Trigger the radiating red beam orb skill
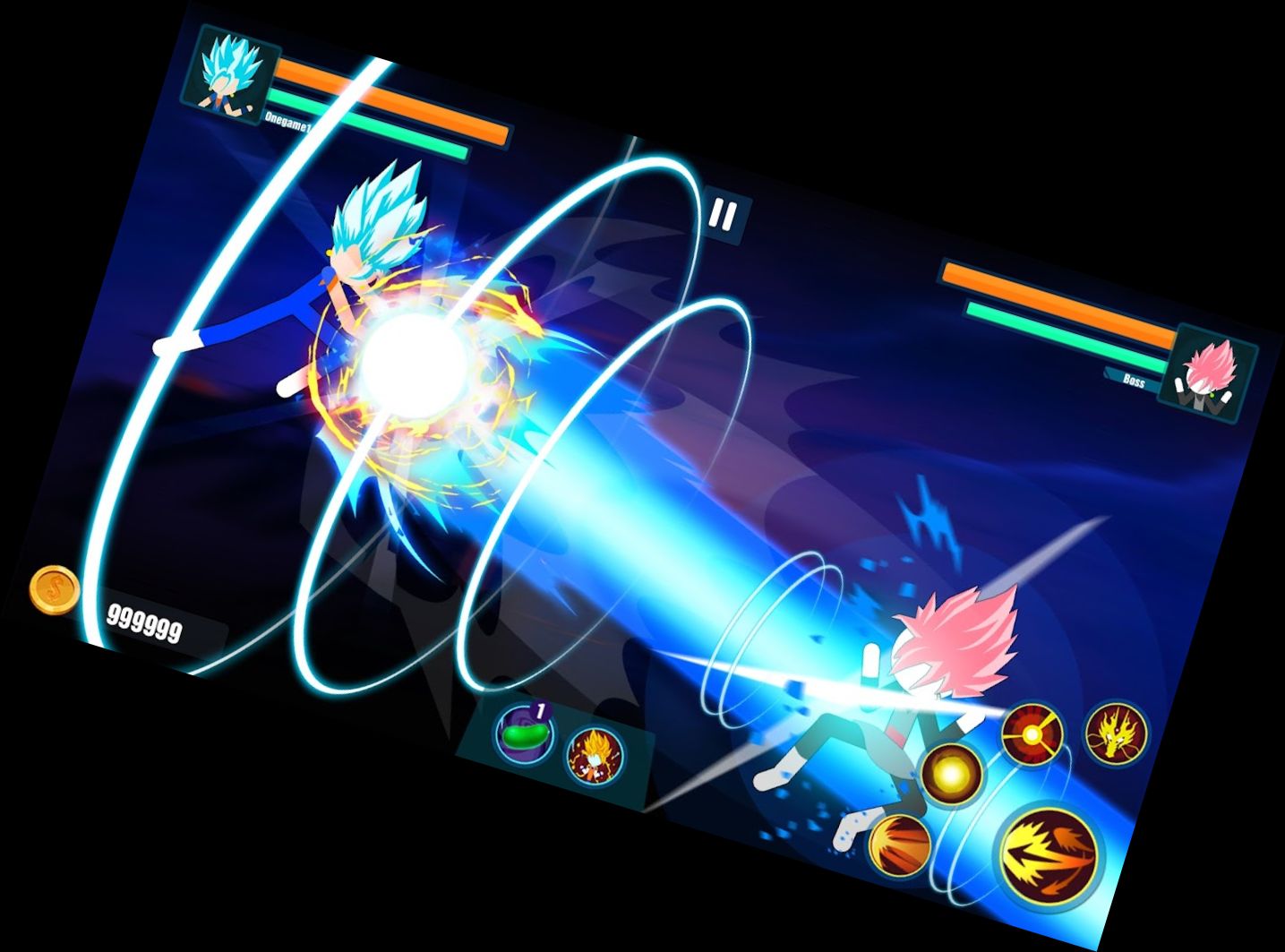Image resolution: width=1285 pixels, height=952 pixels. [1032, 733]
